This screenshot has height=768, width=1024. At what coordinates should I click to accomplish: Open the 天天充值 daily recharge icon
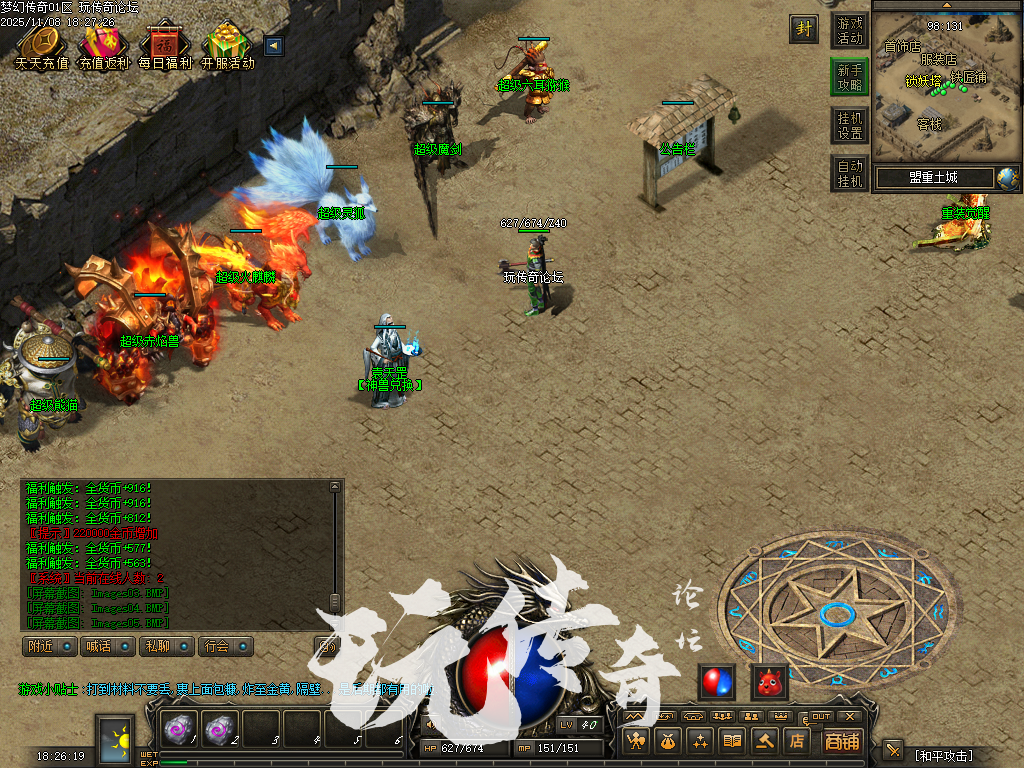tap(41, 45)
